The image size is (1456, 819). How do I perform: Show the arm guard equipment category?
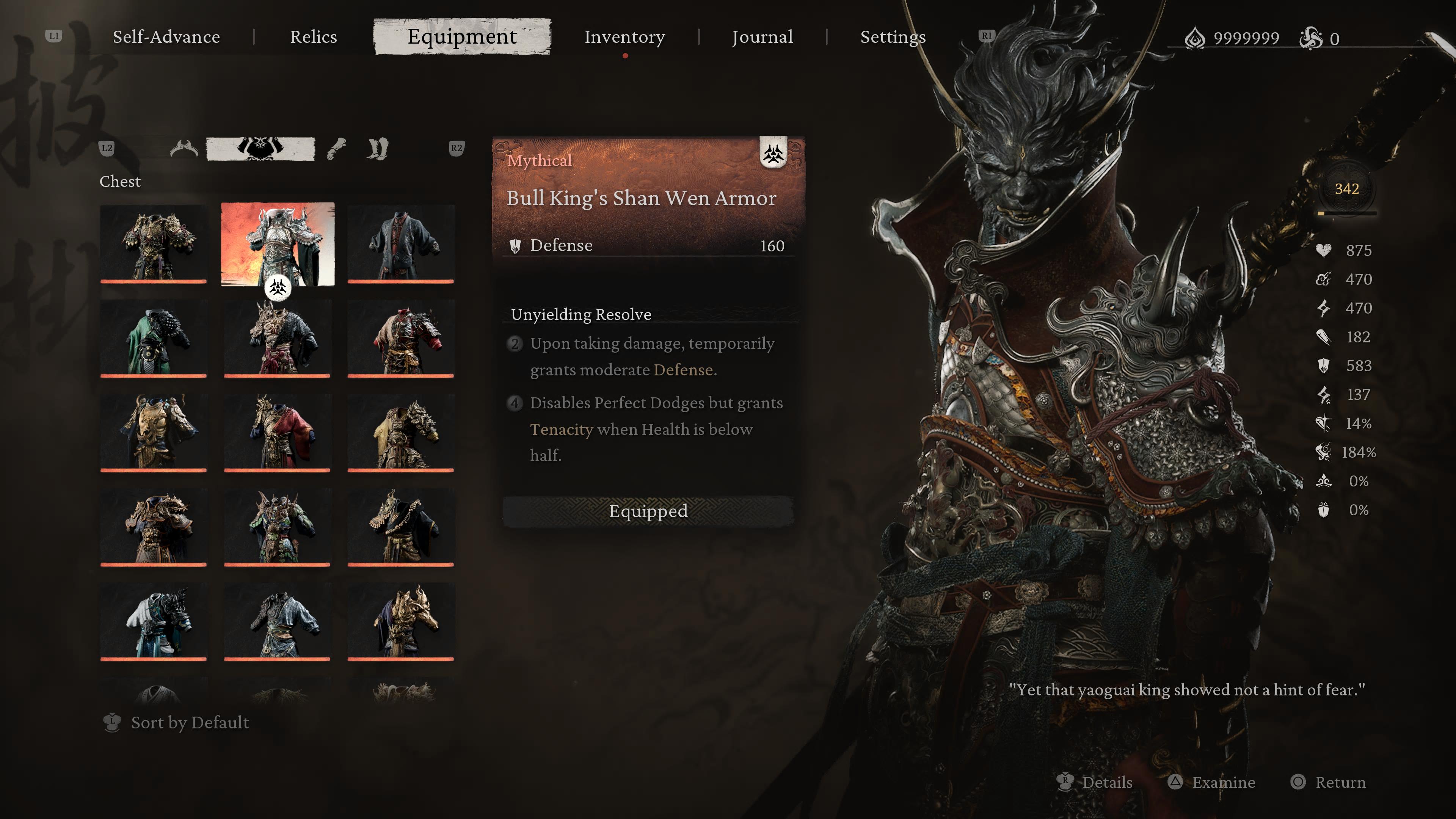click(337, 149)
